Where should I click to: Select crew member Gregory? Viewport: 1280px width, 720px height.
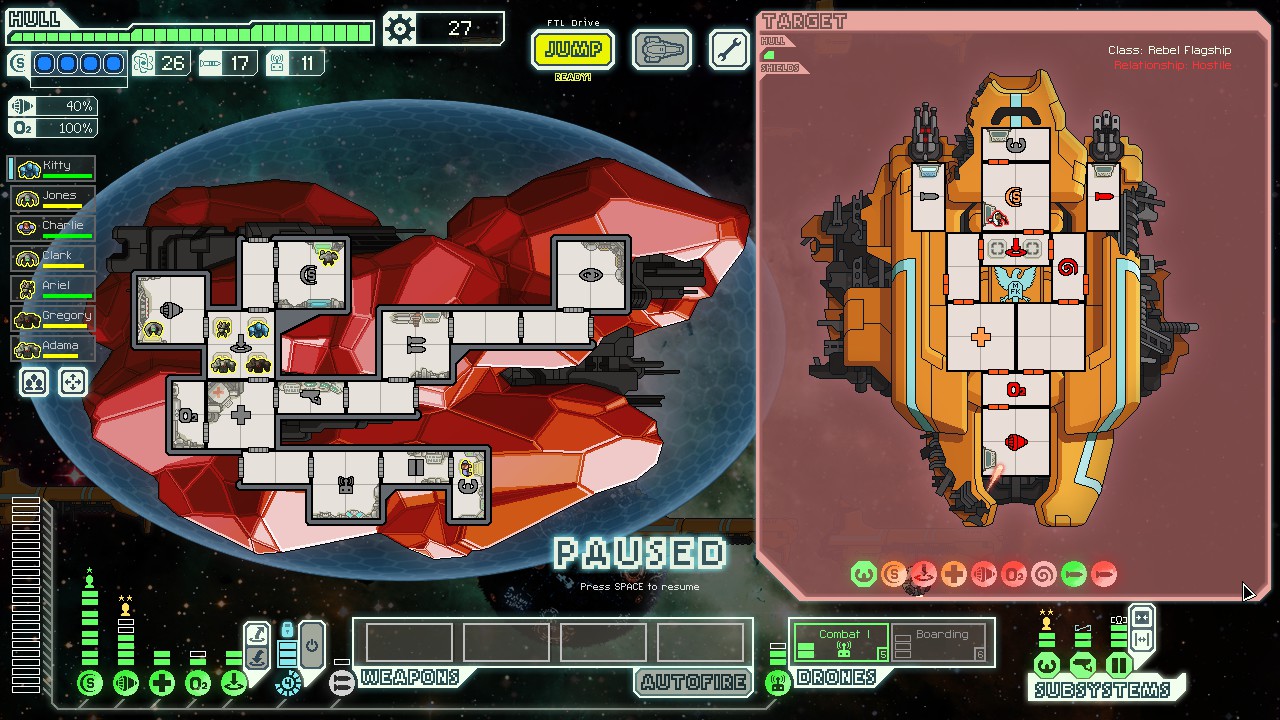coord(53,318)
